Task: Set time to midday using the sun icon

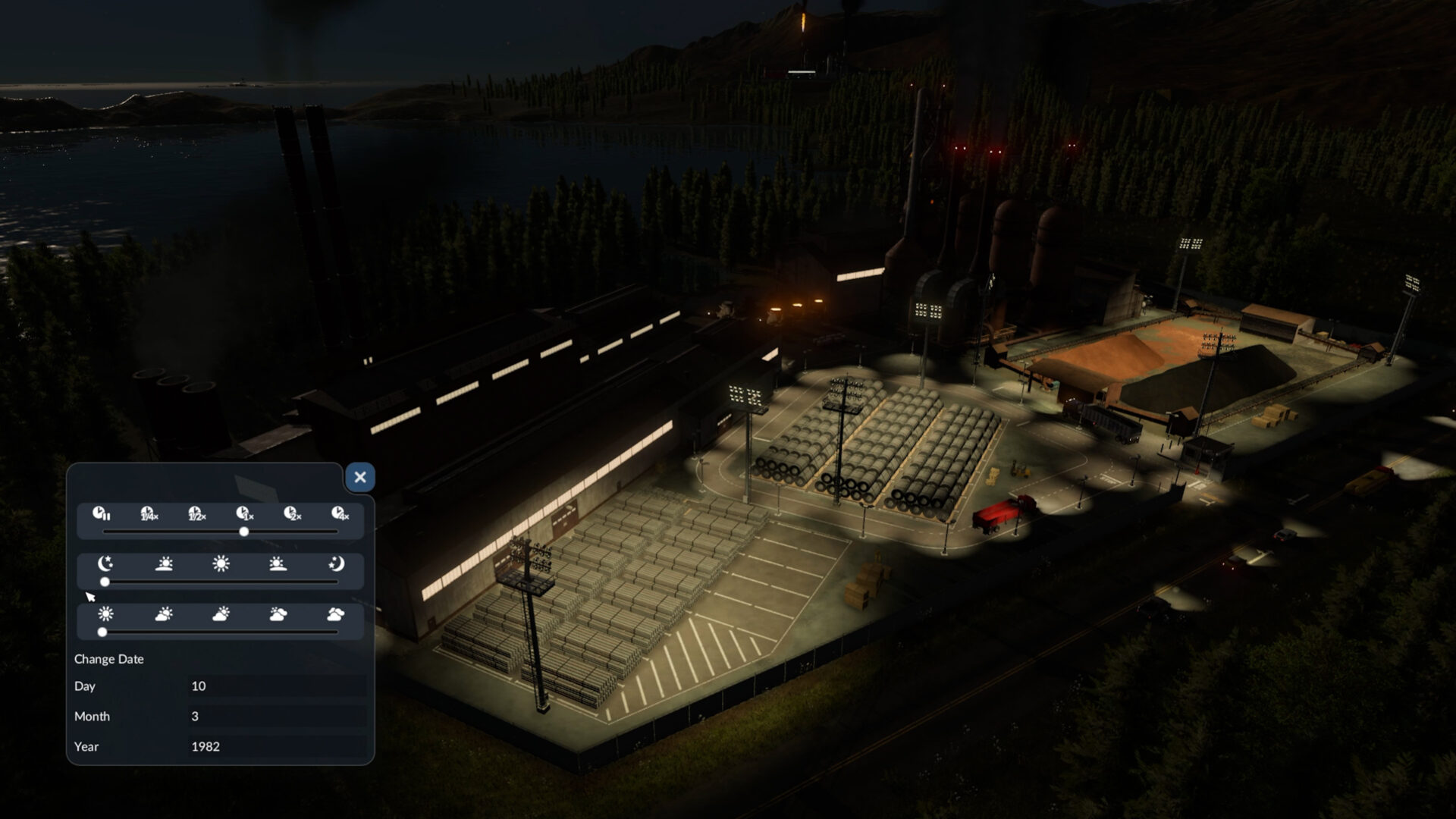Action: [x=221, y=565]
